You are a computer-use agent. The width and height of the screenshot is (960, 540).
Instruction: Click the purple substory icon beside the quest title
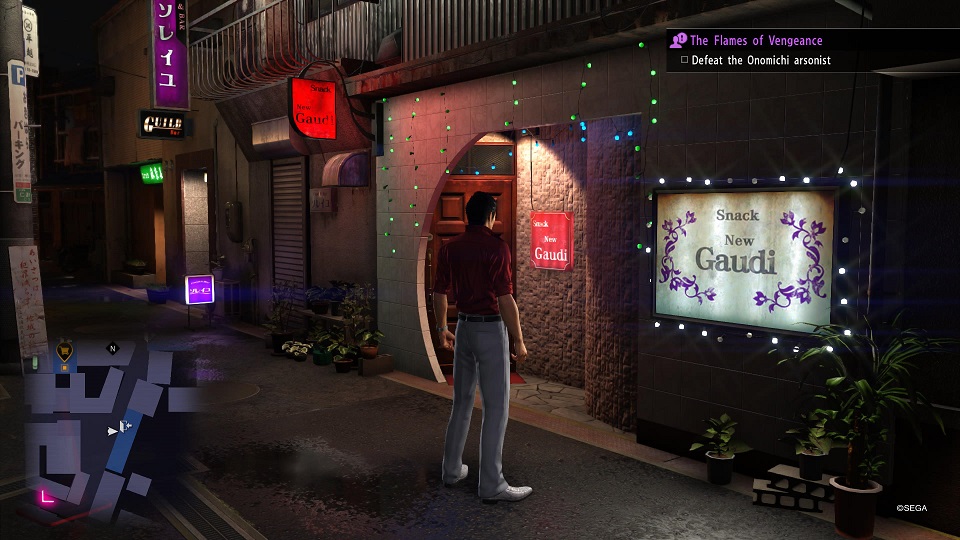[679, 41]
